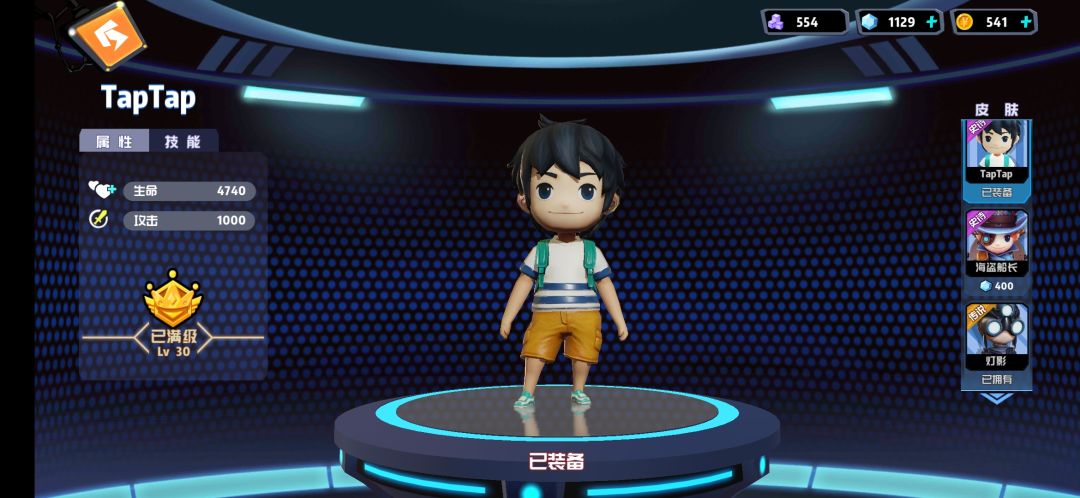This screenshot has height=498, width=1080.
Task: Show more skins with the down arrow
Action: [996, 397]
